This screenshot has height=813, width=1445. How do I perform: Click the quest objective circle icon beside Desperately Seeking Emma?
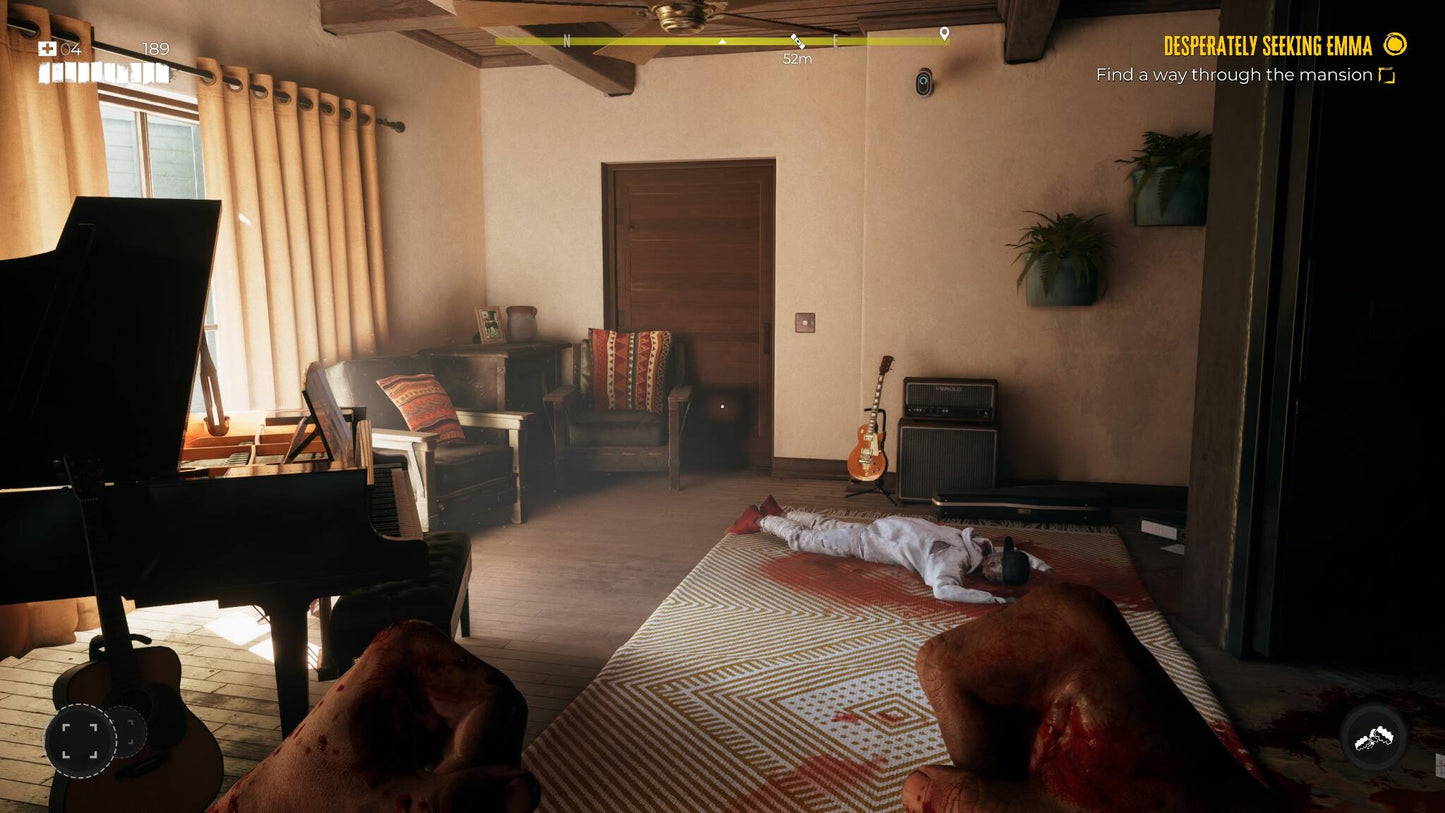pyautogui.click(x=1394, y=45)
